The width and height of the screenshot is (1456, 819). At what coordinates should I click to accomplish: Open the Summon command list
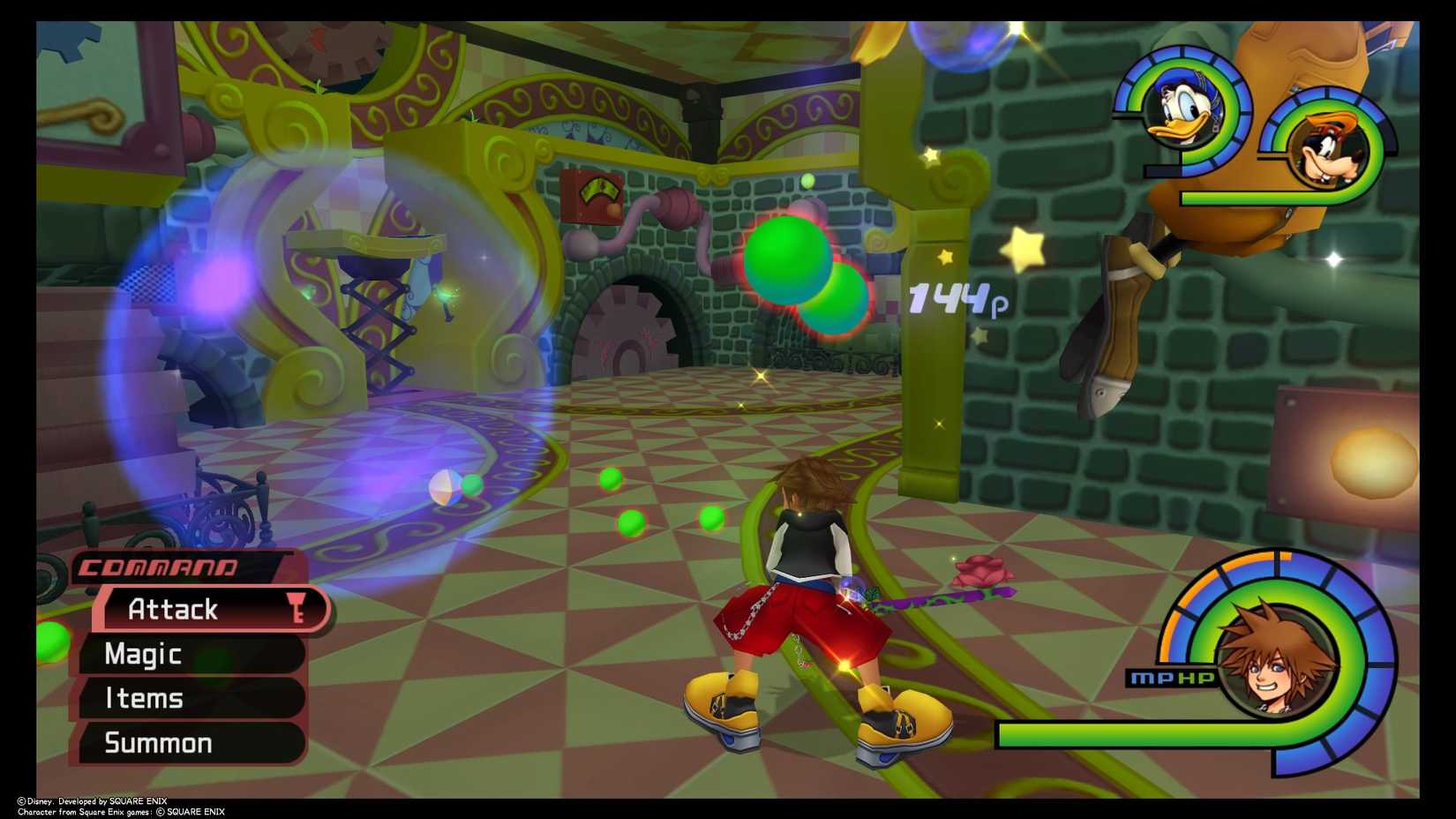click(158, 742)
